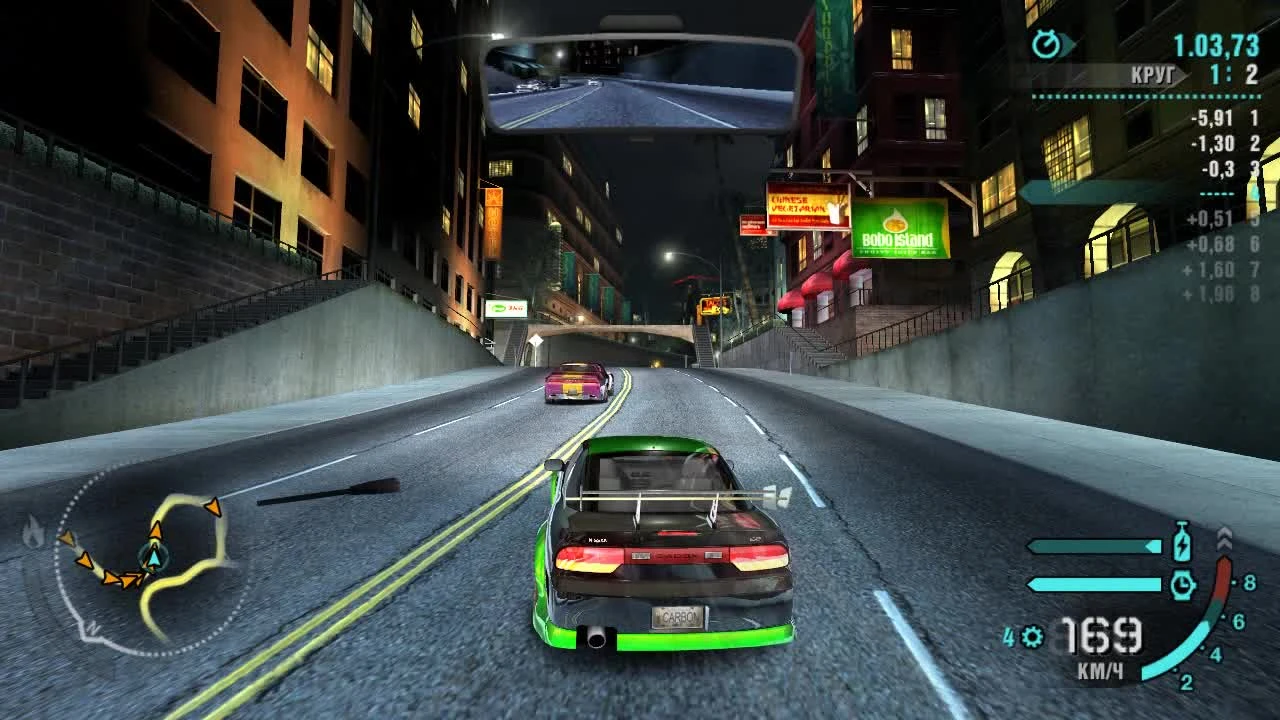The image size is (1280, 720).
Task: Click the speed readout showing 169
Action: [1101, 635]
